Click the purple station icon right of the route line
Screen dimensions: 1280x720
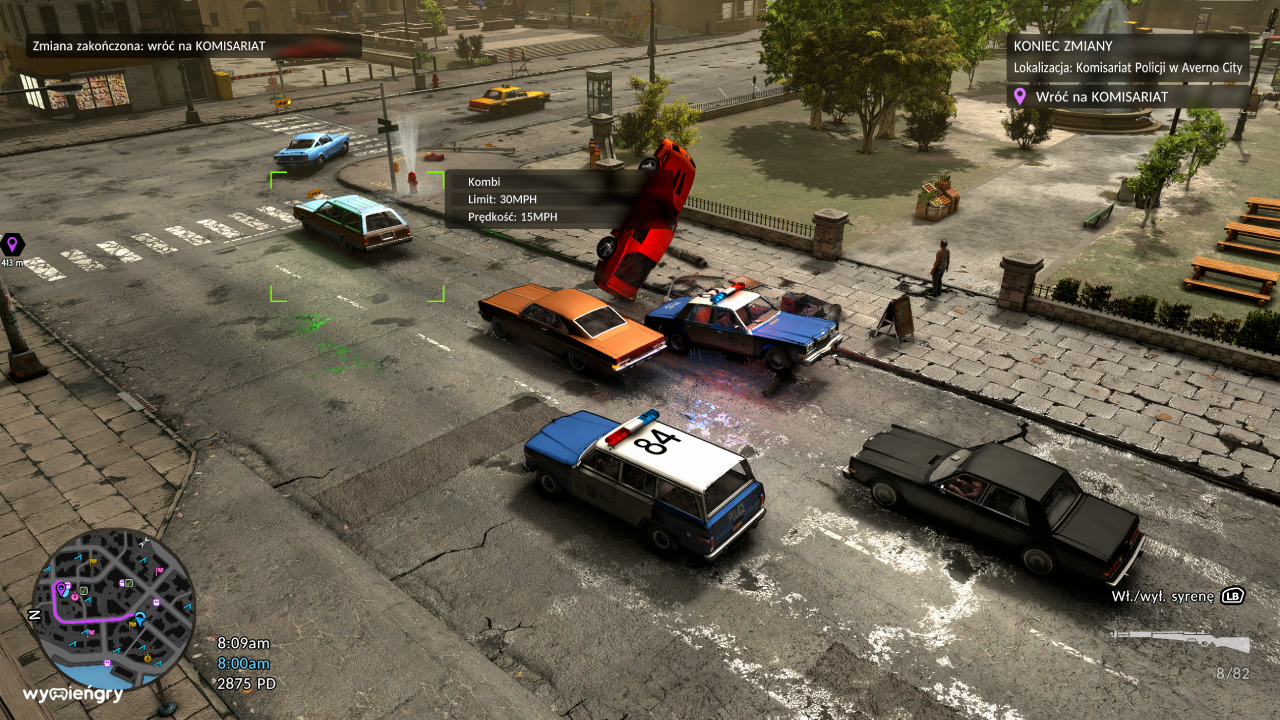[155, 601]
